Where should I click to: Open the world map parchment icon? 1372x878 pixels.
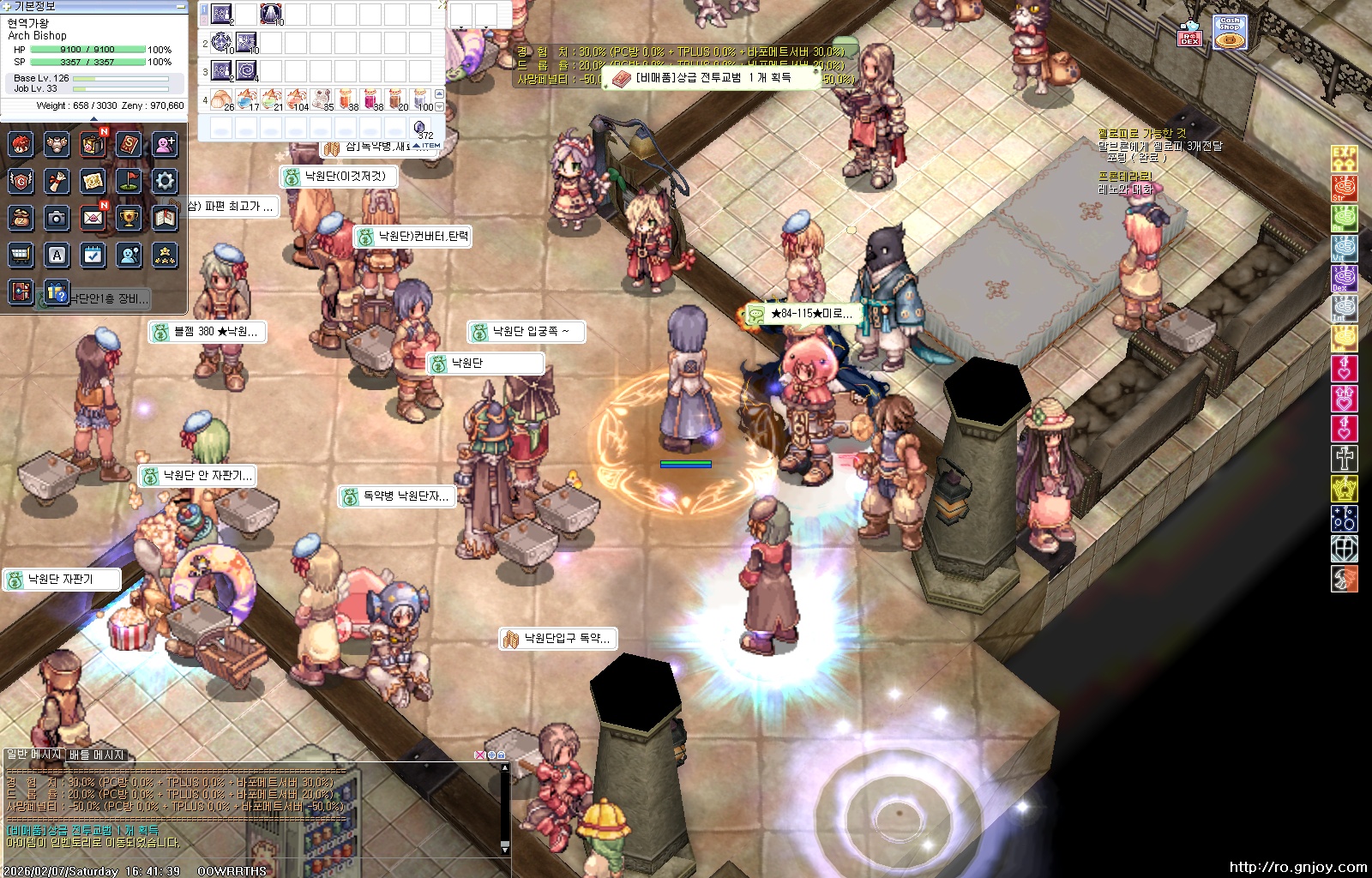pyautogui.click(x=93, y=181)
